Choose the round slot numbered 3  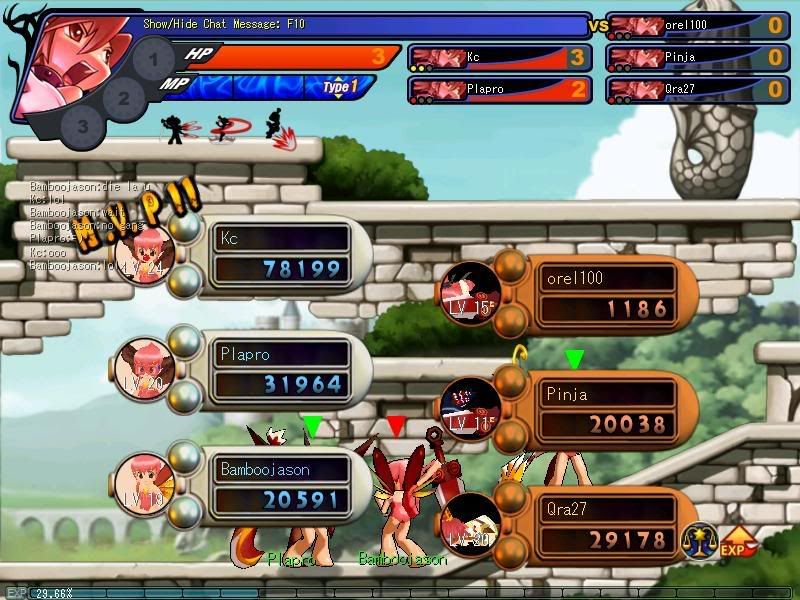82,127
